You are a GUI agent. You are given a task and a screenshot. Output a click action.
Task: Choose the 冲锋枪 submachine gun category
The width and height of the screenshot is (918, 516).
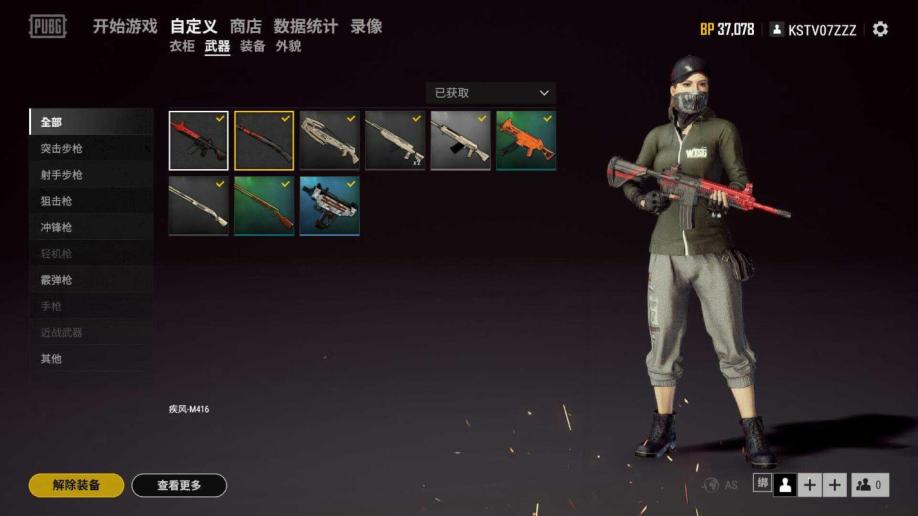56,227
